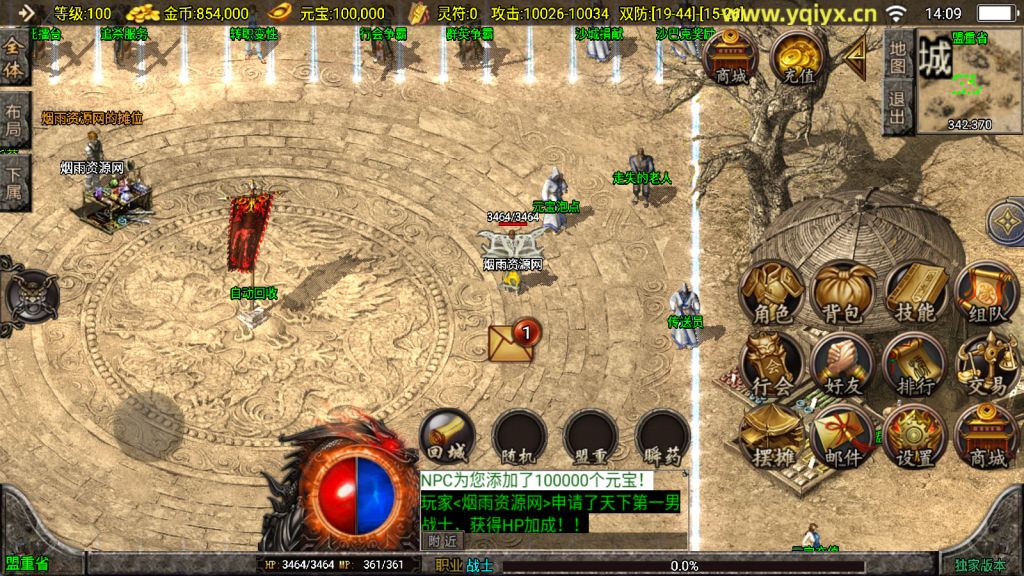1024x576 pixels.
Task: Show the 技能 skills menu
Action: tap(914, 294)
